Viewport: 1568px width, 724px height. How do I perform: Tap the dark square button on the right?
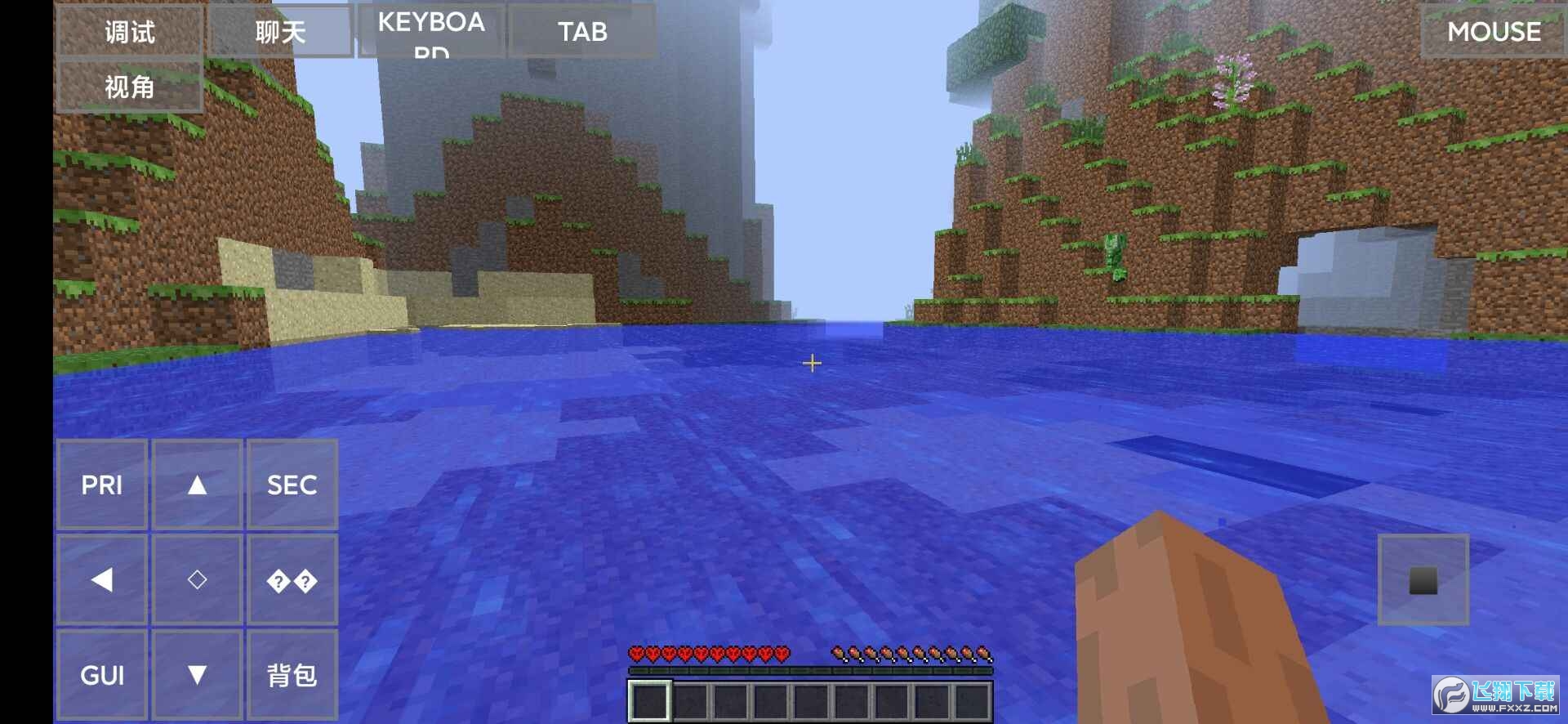click(1423, 580)
